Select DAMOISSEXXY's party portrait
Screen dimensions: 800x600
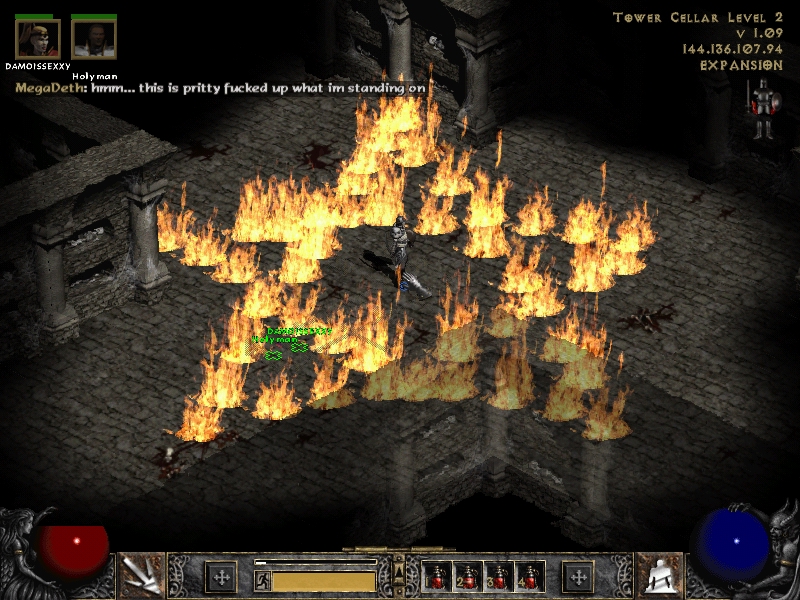click(37, 39)
